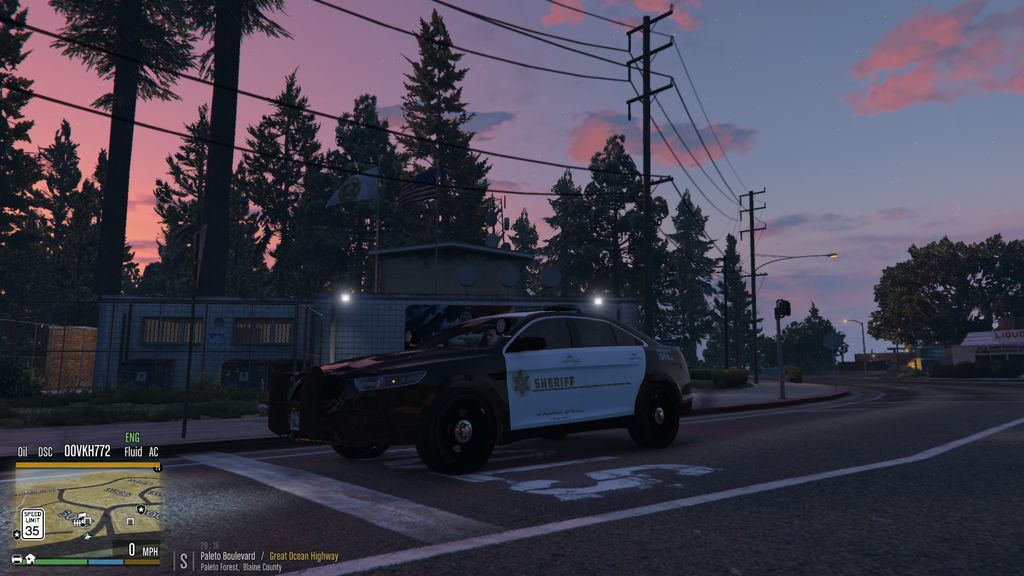The height and width of the screenshot is (576, 1024).
Task: Select the house icon below the minimap
Action: (x=30, y=559)
